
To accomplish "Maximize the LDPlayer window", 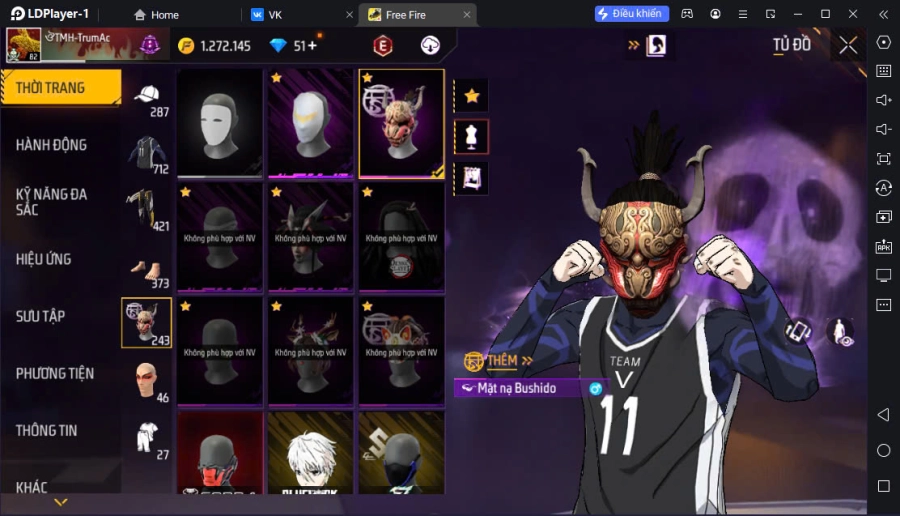I will click(x=825, y=14).
